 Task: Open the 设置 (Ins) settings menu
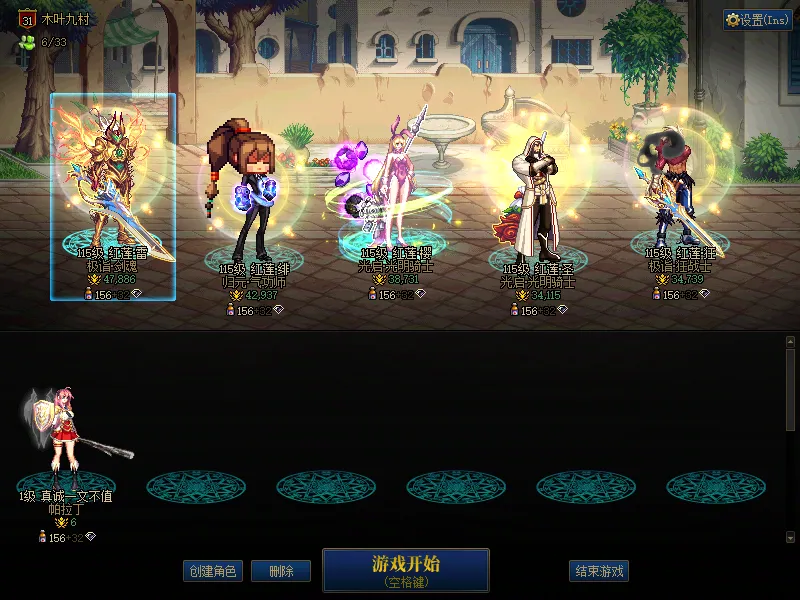pos(757,20)
